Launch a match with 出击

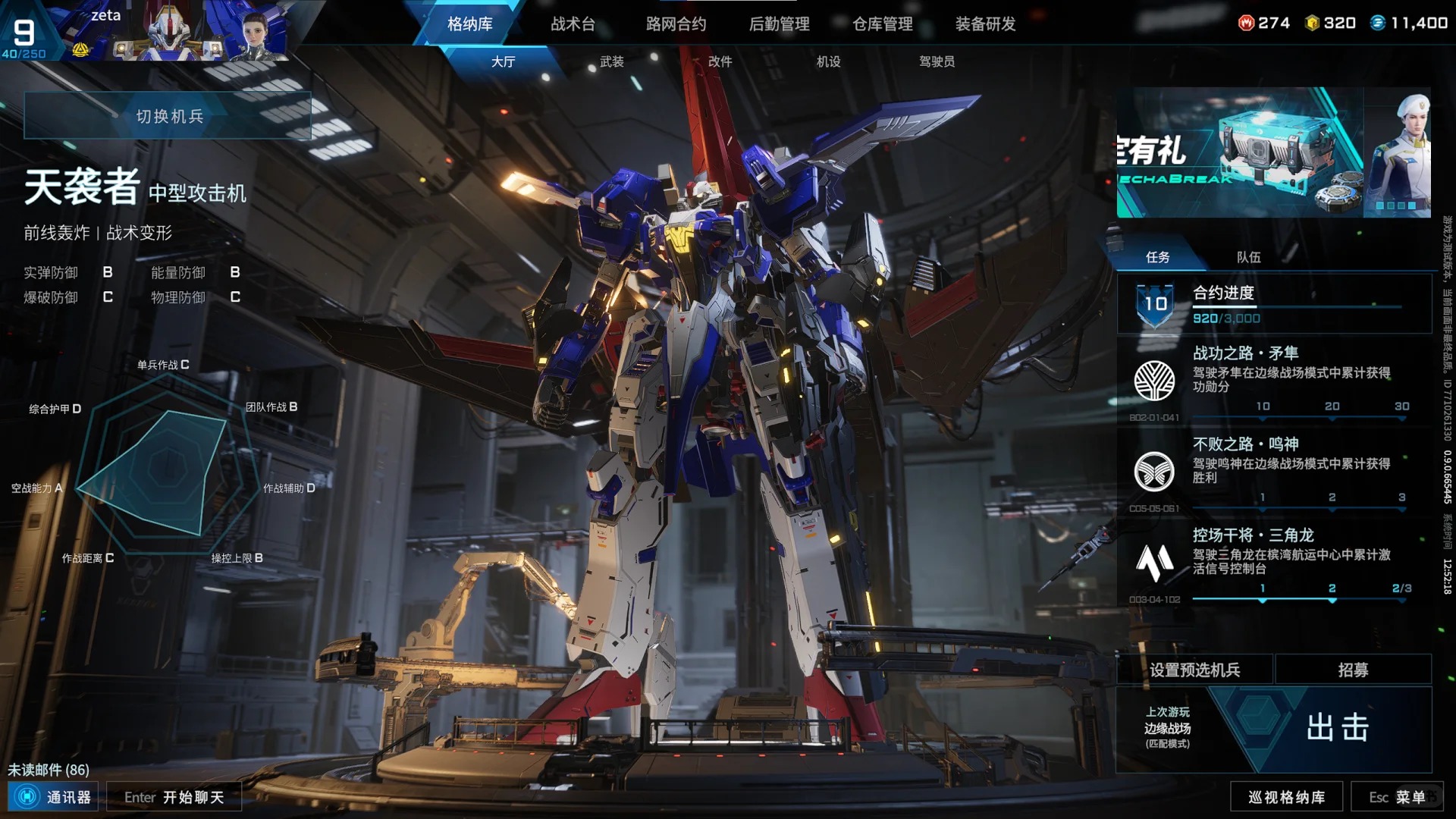[1338, 728]
